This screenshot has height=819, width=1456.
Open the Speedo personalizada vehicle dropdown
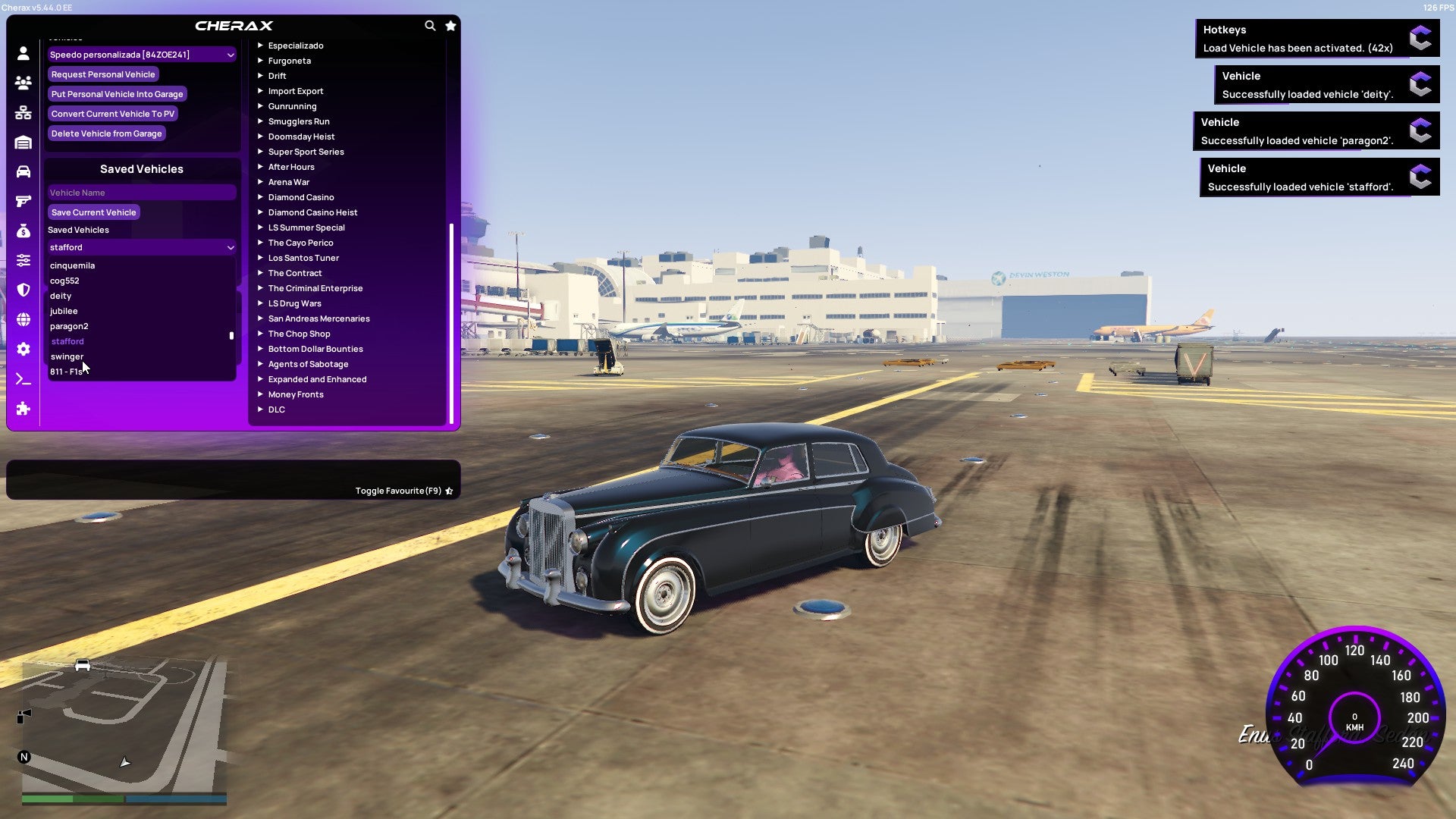141,54
